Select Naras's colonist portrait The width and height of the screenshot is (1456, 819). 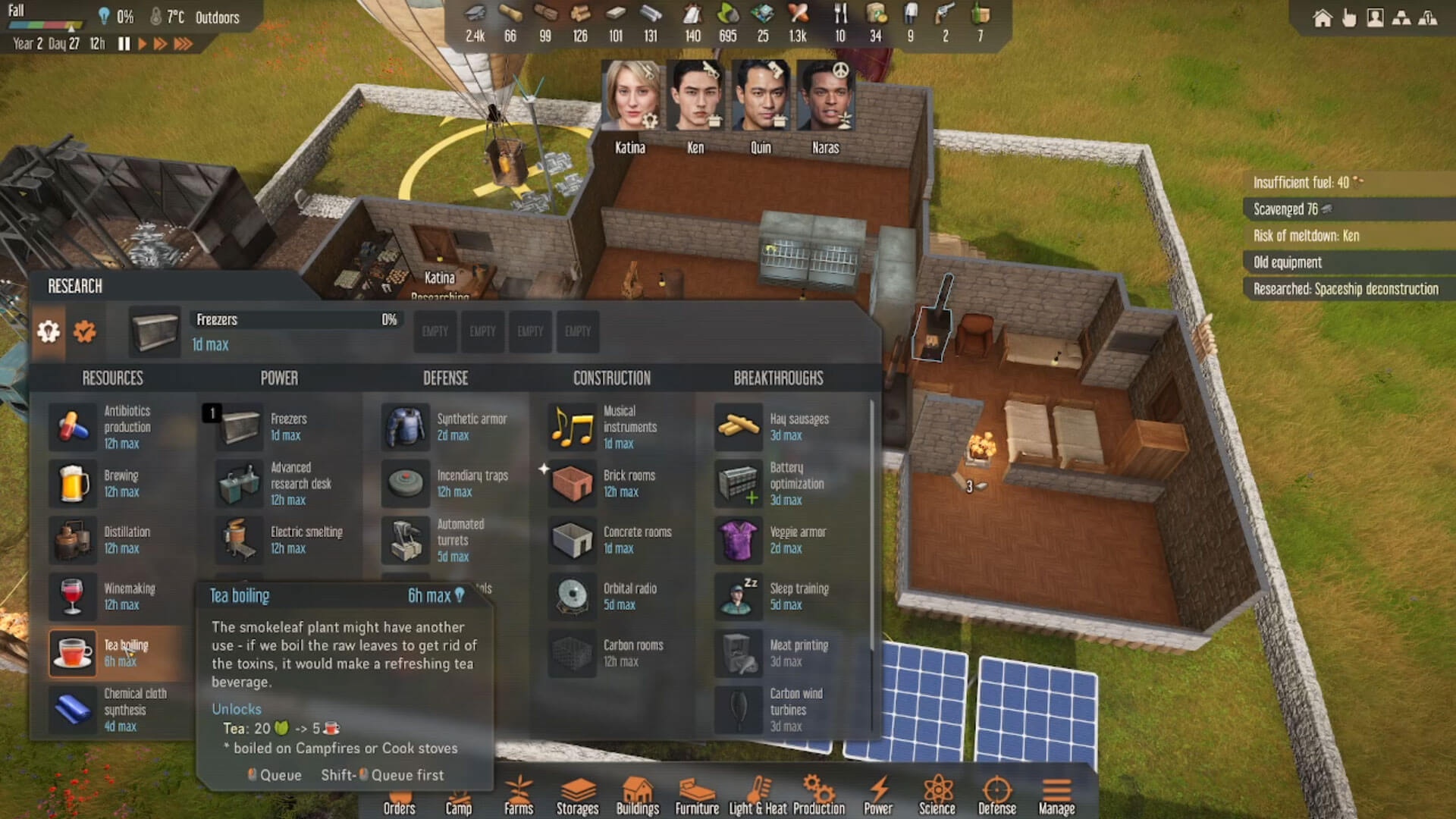click(826, 97)
